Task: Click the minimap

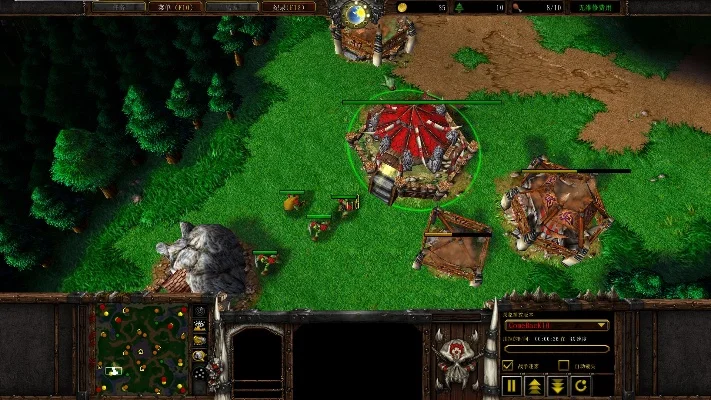Action: click(x=138, y=349)
